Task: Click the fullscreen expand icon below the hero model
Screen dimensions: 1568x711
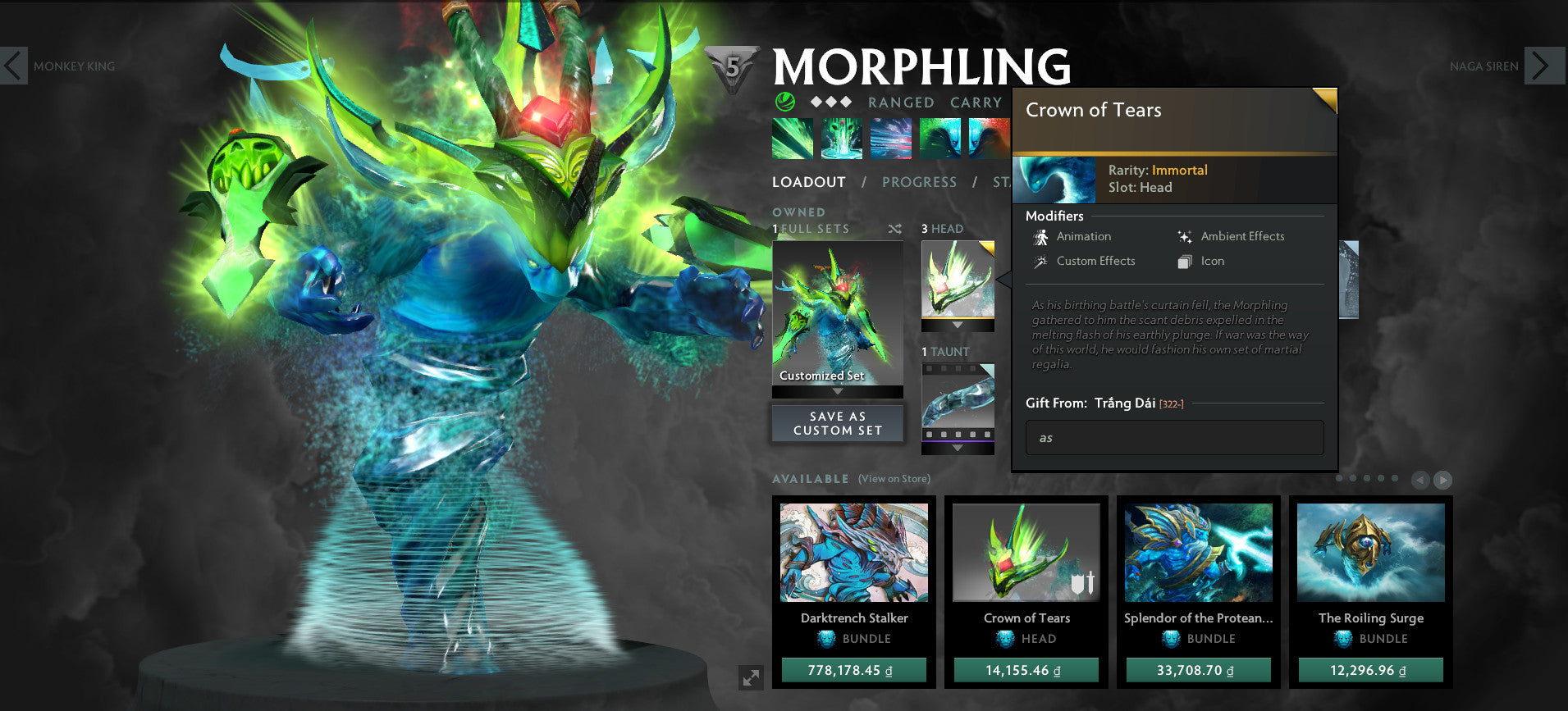Action: point(752,678)
